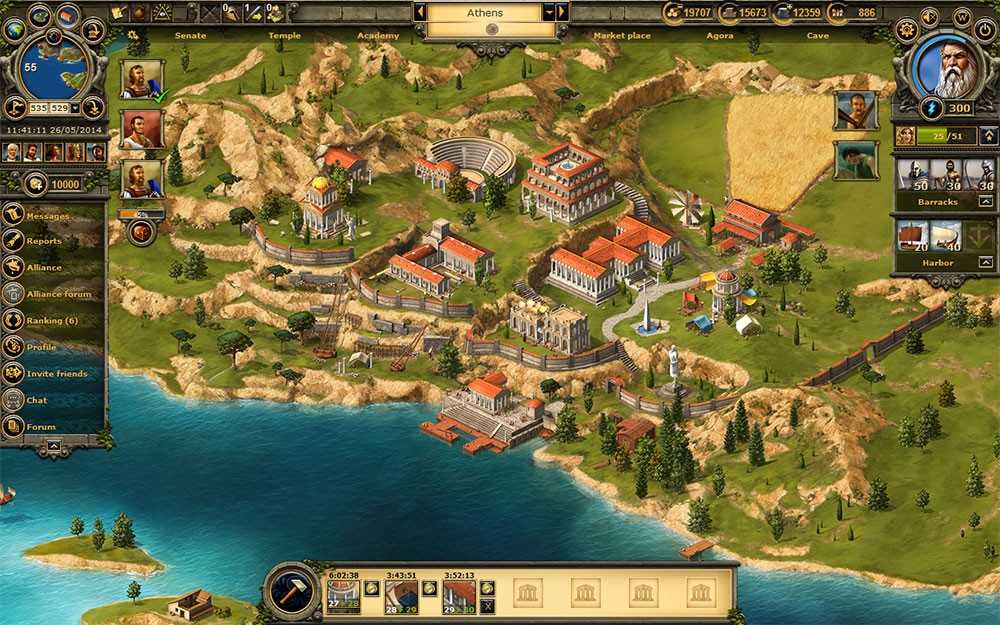The height and width of the screenshot is (625, 1000).
Task: Open the Reports menu
Action: [x=44, y=241]
